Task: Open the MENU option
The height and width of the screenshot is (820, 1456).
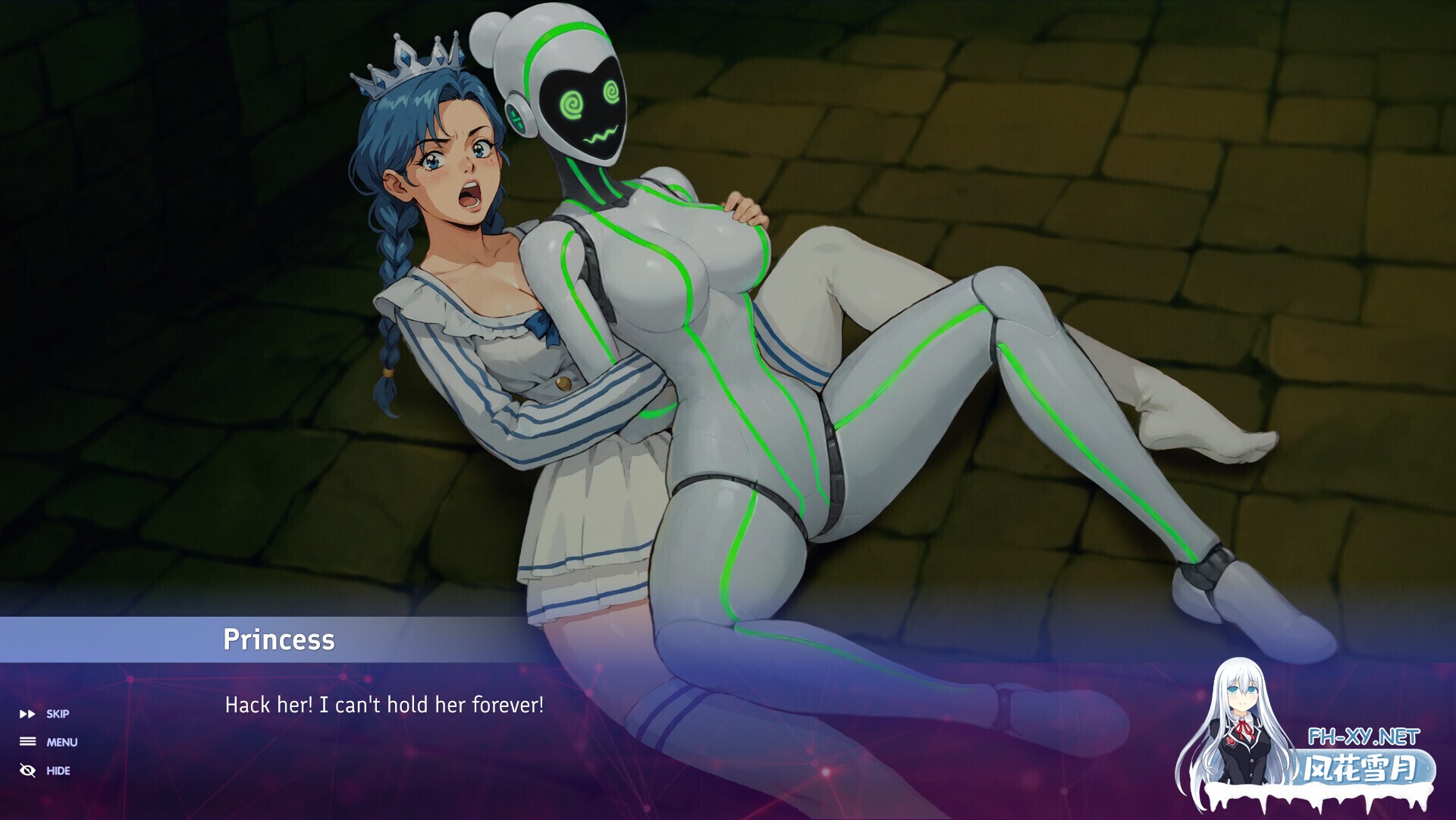Action: coord(49,742)
